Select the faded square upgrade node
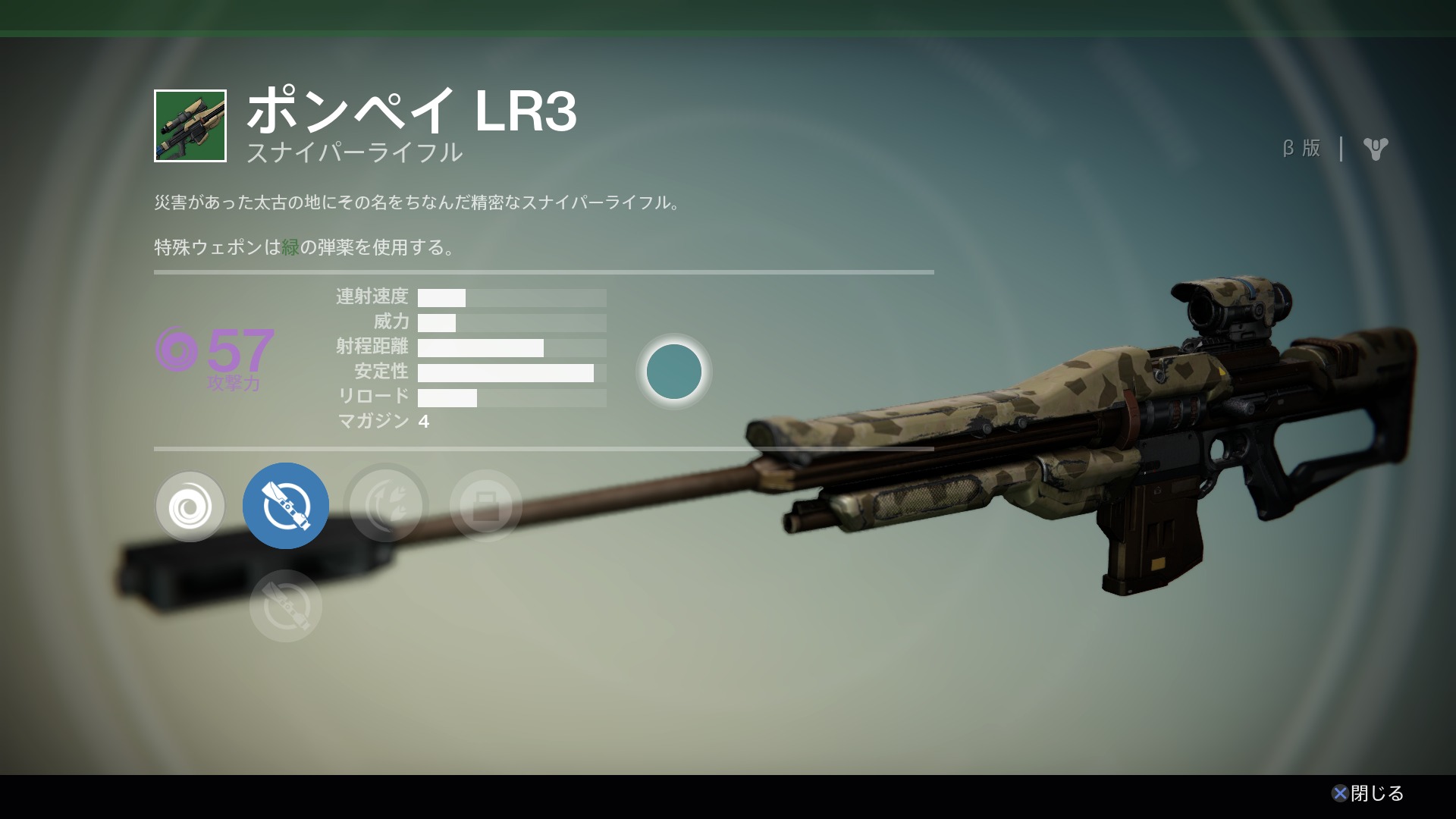Image resolution: width=1456 pixels, height=819 pixels. tap(486, 505)
